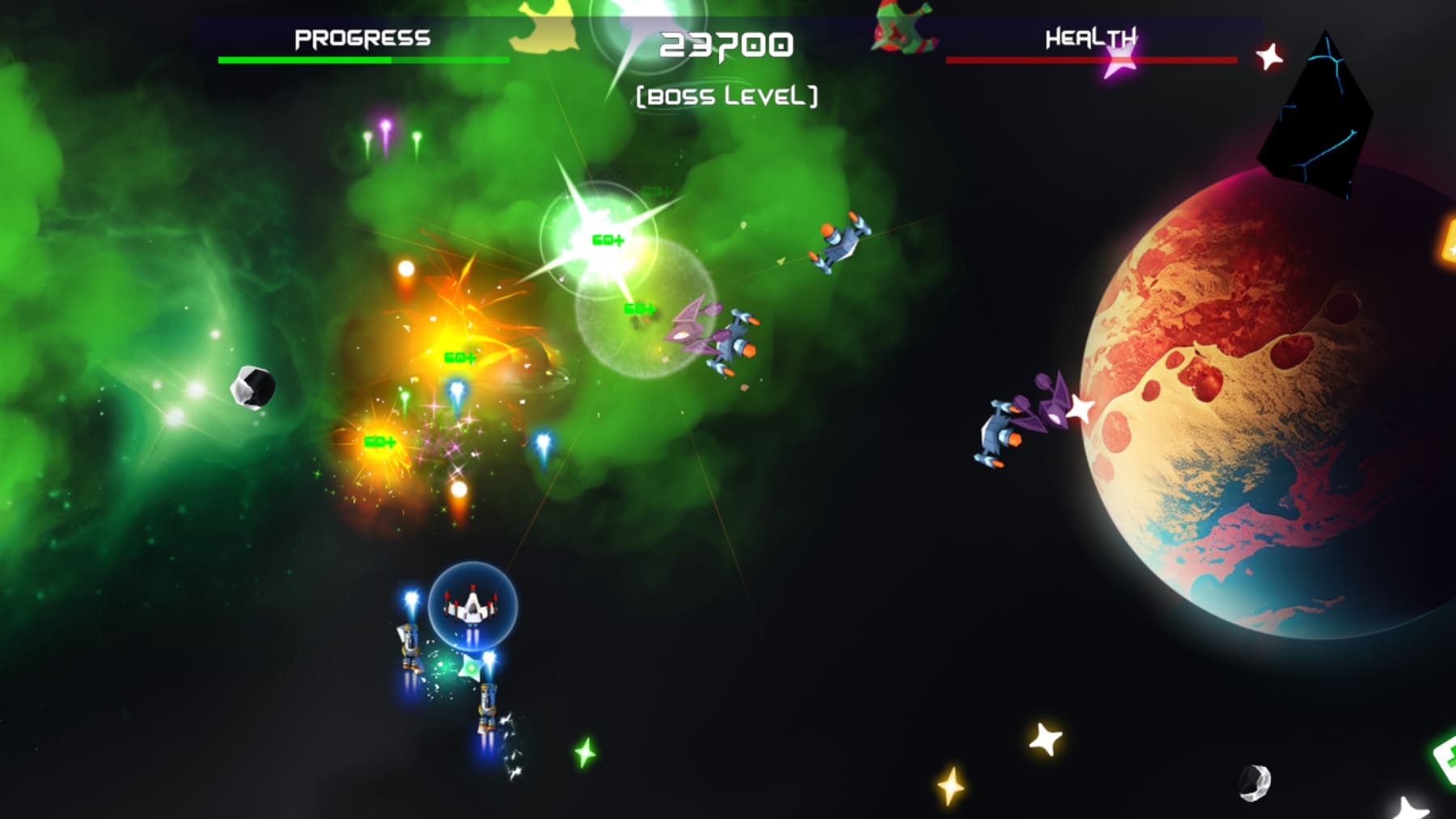Click the PROGRESS bar fill
Screen dimensions: 1456x819
[x=307, y=59]
